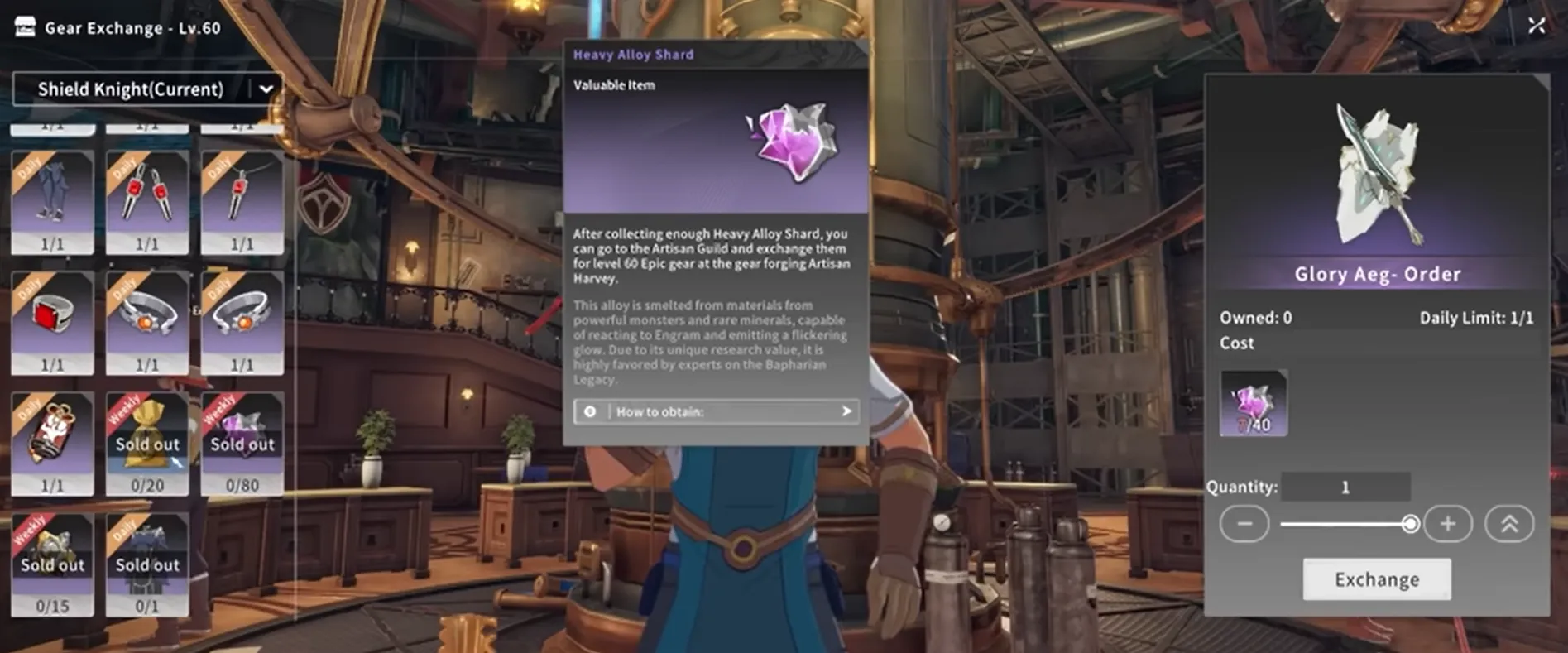1568x653 pixels.
Task: Select the red pendant necklace item
Action: coord(242,201)
